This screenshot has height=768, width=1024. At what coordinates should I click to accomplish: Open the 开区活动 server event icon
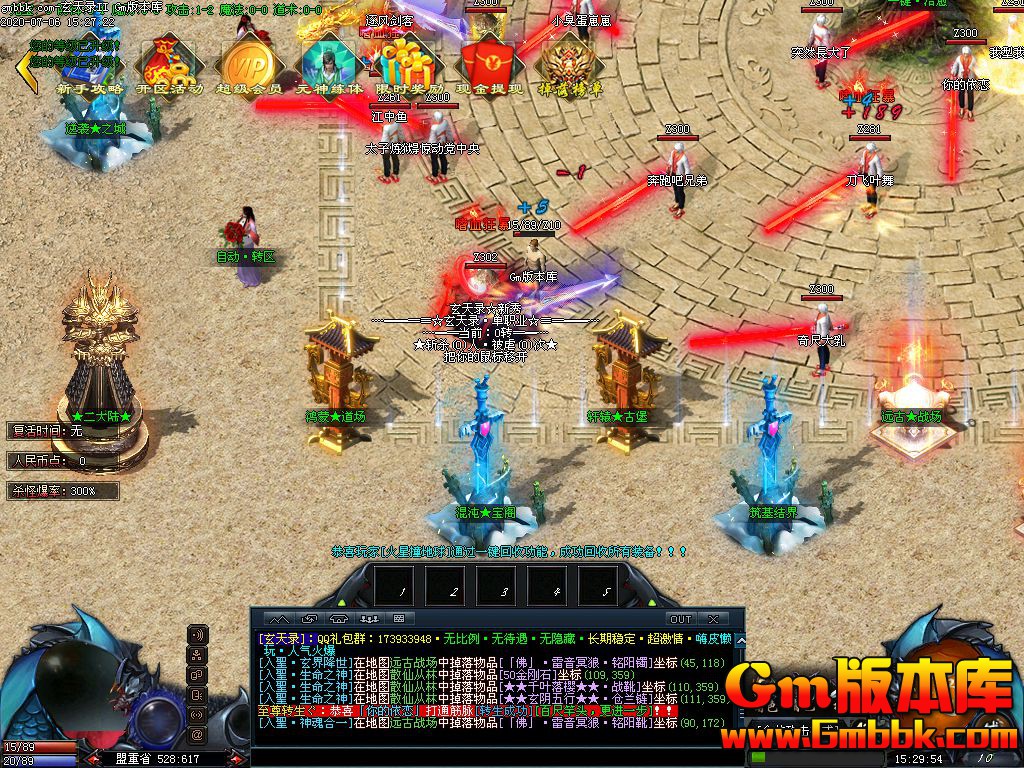(169, 67)
